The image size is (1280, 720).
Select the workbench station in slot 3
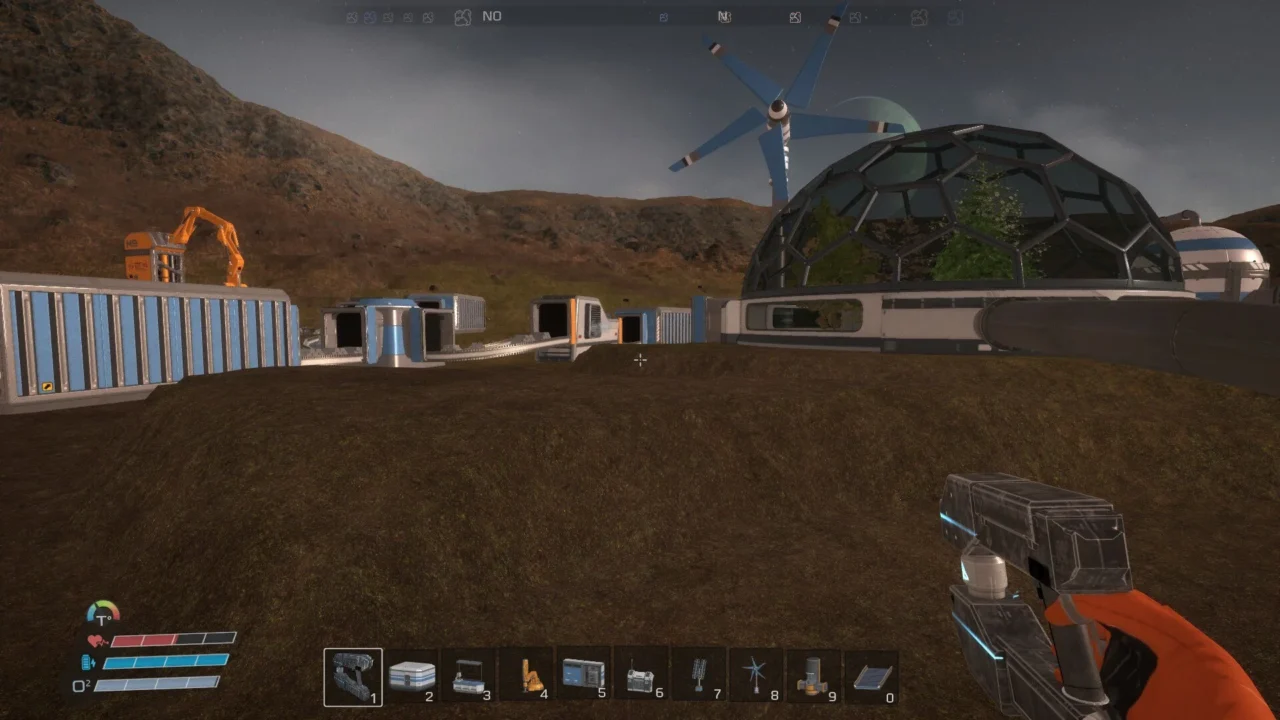click(468, 677)
